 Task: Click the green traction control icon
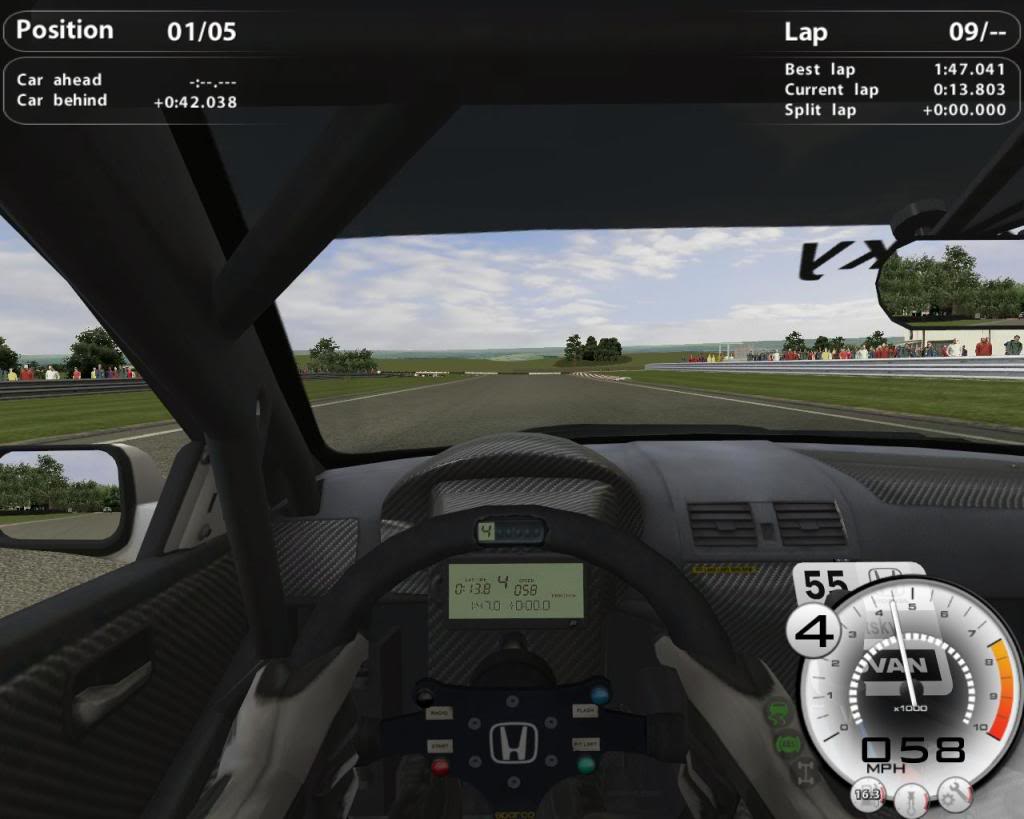click(x=780, y=713)
